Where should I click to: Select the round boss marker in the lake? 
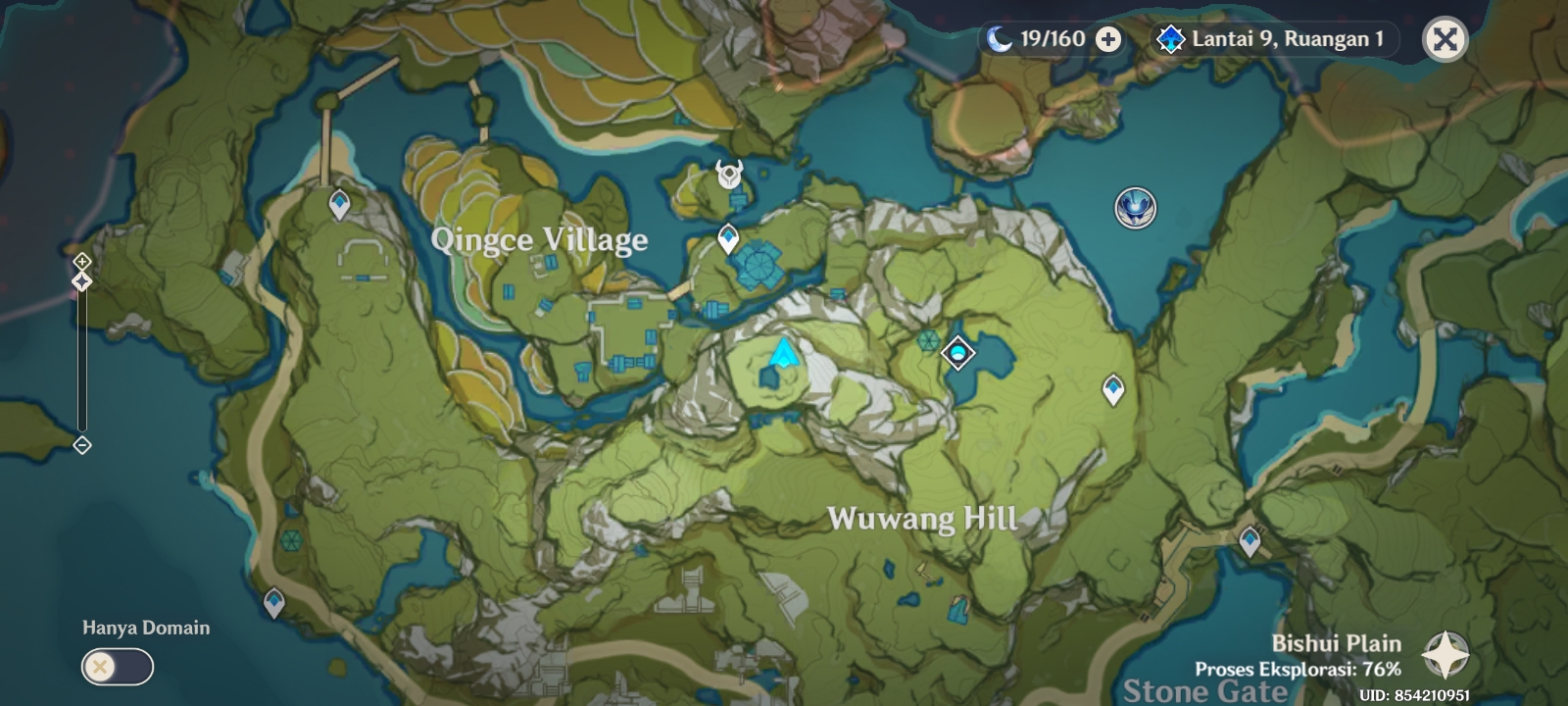point(1135,208)
